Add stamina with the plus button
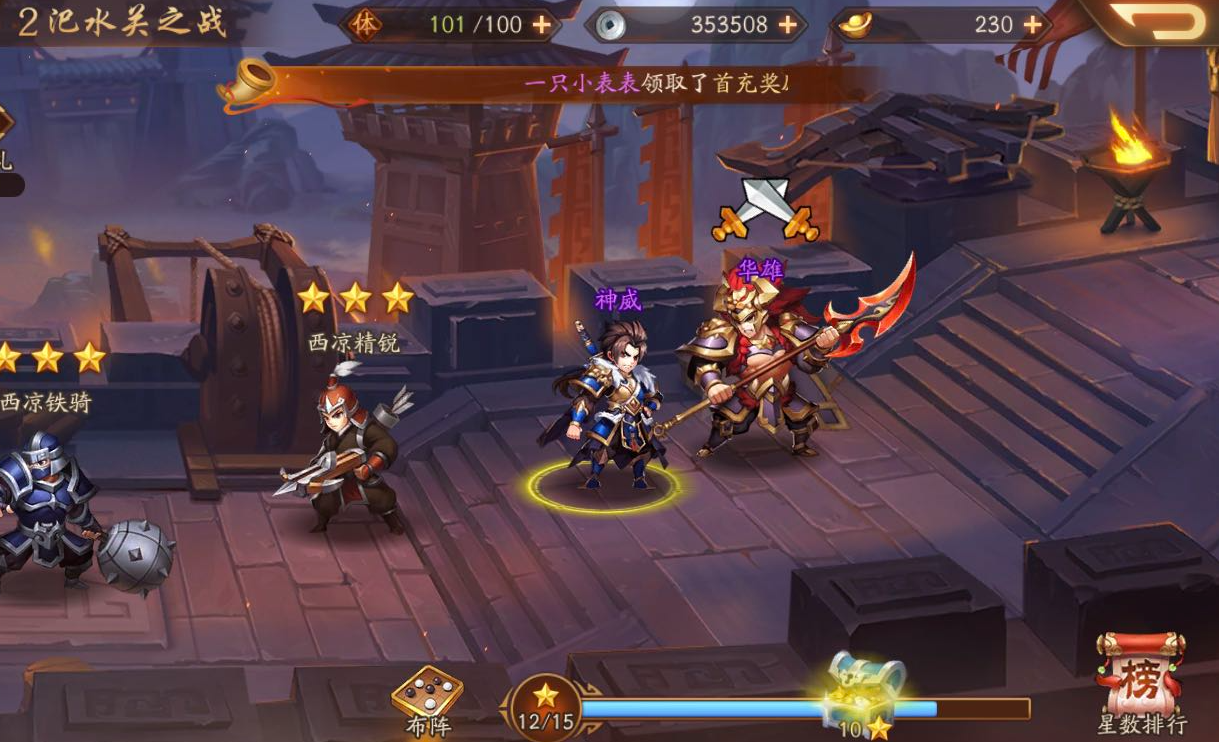The width and height of the screenshot is (1219, 742). point(541,25)
